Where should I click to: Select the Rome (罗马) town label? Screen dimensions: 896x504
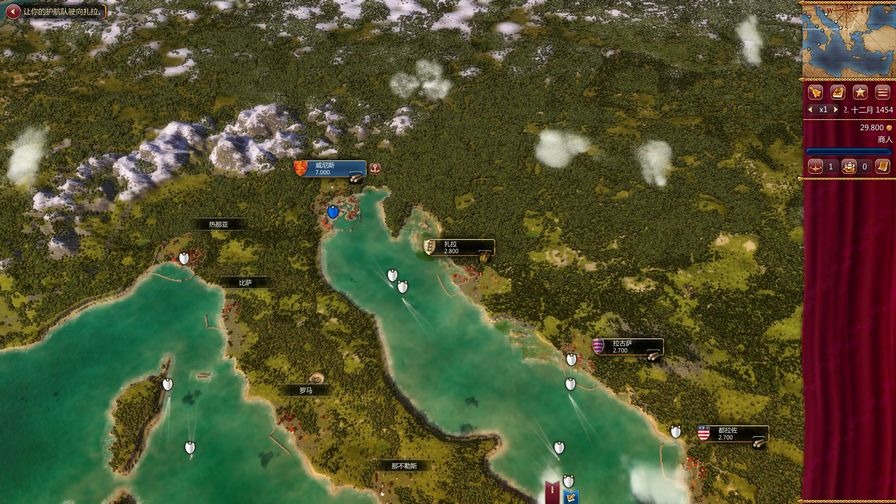[x=306, y=390]
